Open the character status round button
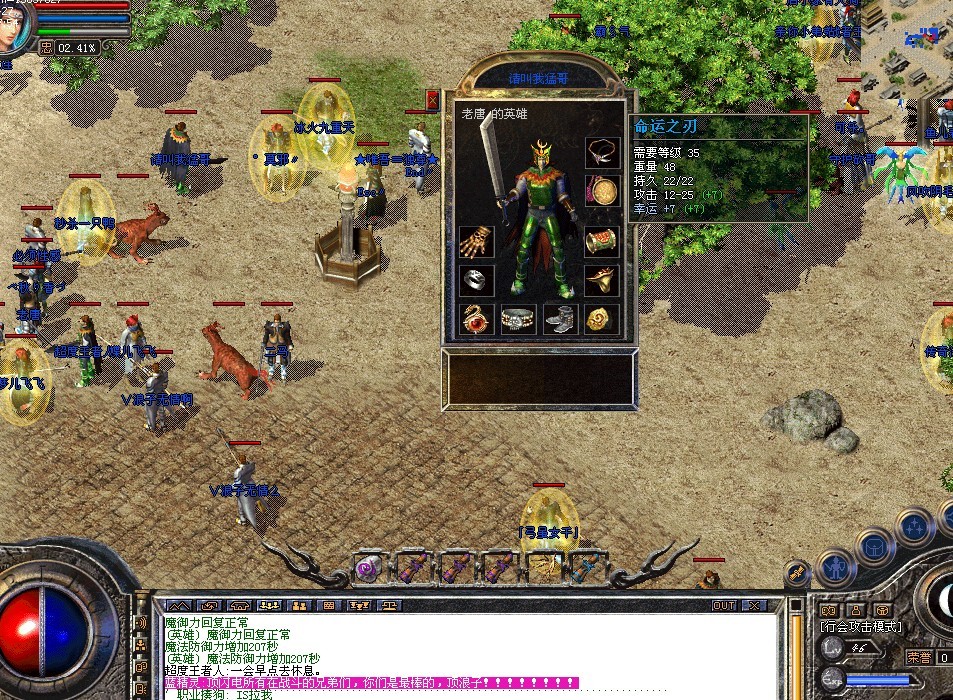The image size is (953, 700). click(834, 567)
